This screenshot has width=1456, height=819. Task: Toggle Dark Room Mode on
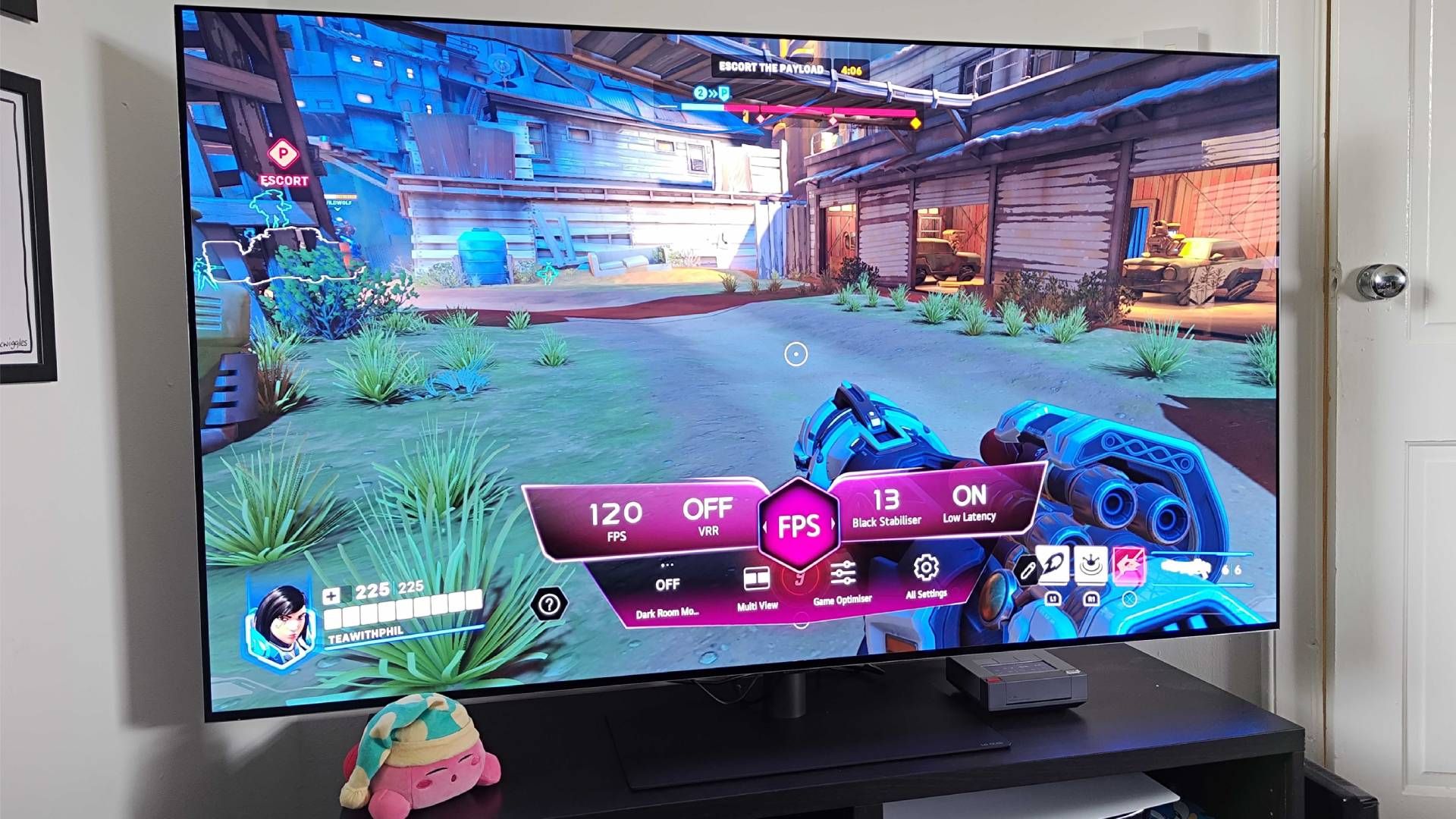click(667, 582)
